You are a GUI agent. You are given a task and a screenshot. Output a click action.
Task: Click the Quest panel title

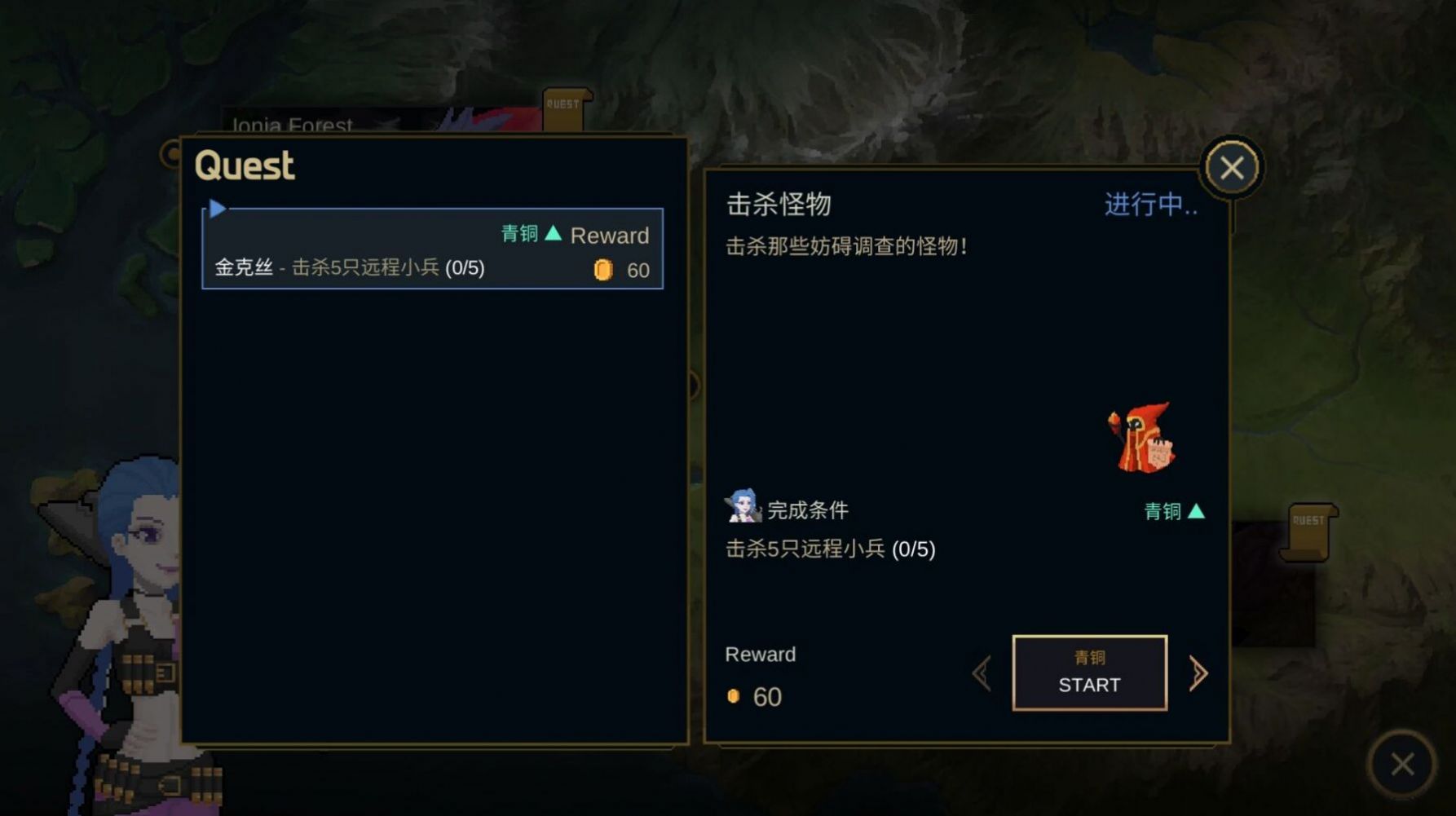coord(244,165)
